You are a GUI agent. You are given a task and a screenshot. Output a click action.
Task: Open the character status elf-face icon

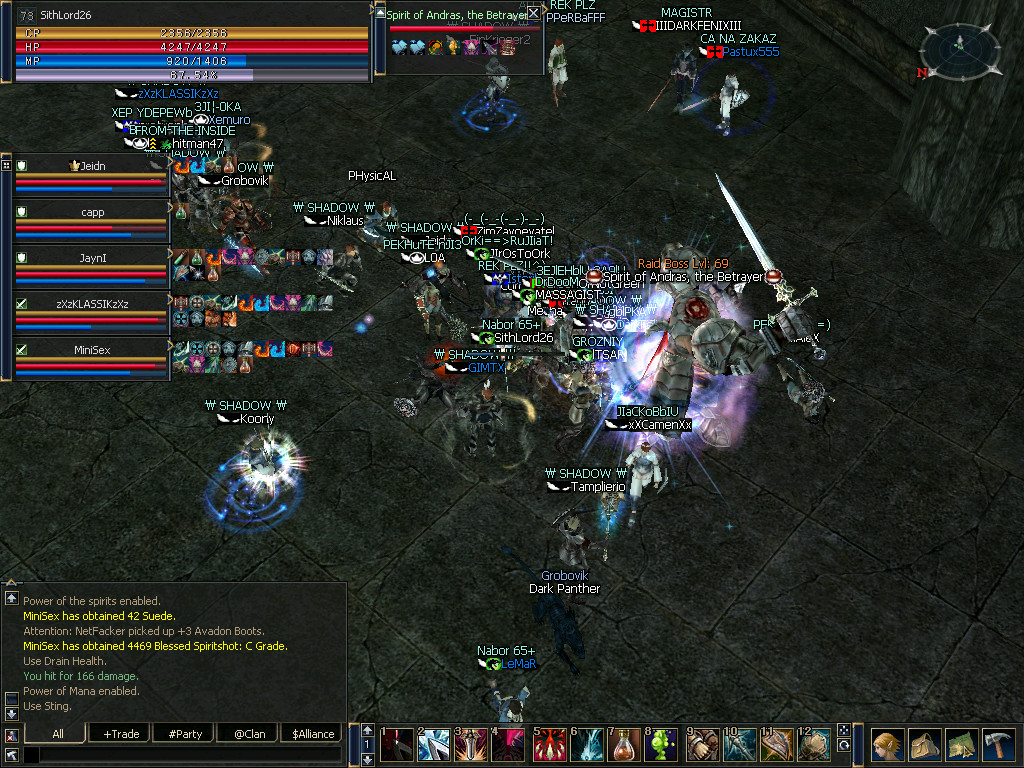point(887,746)
